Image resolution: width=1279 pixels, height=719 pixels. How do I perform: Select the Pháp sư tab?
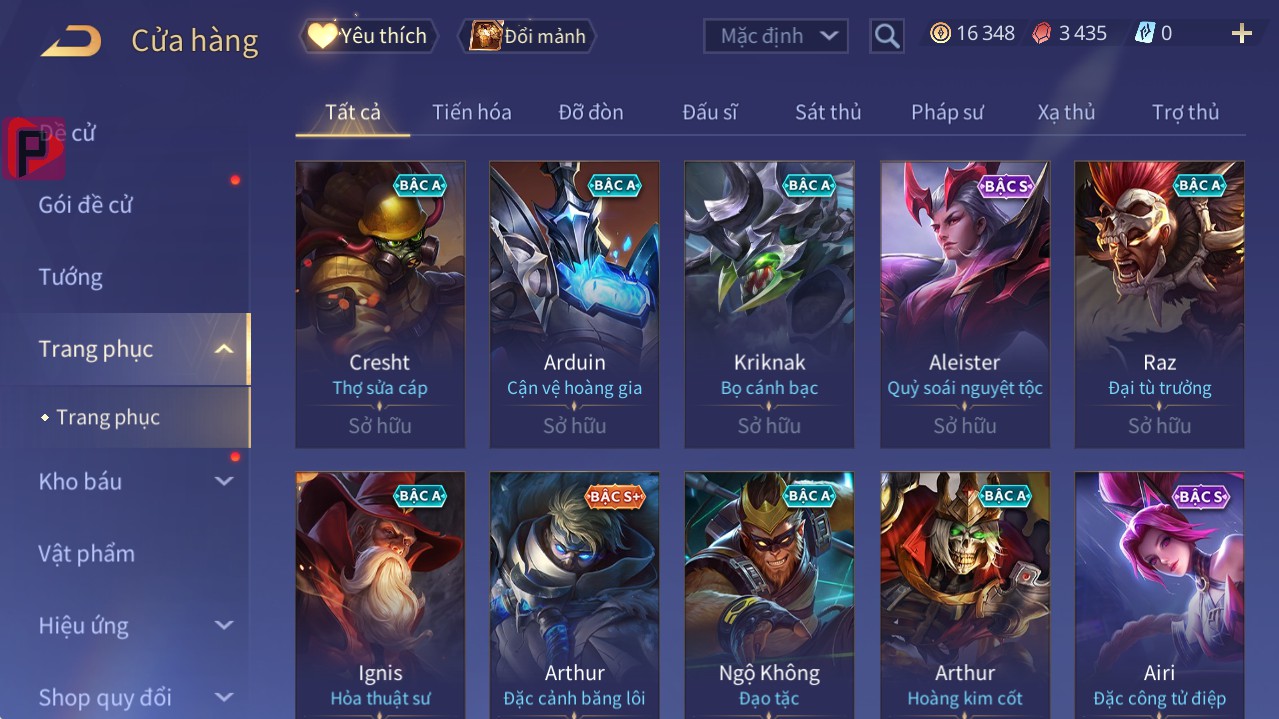(x=947, y=112)
